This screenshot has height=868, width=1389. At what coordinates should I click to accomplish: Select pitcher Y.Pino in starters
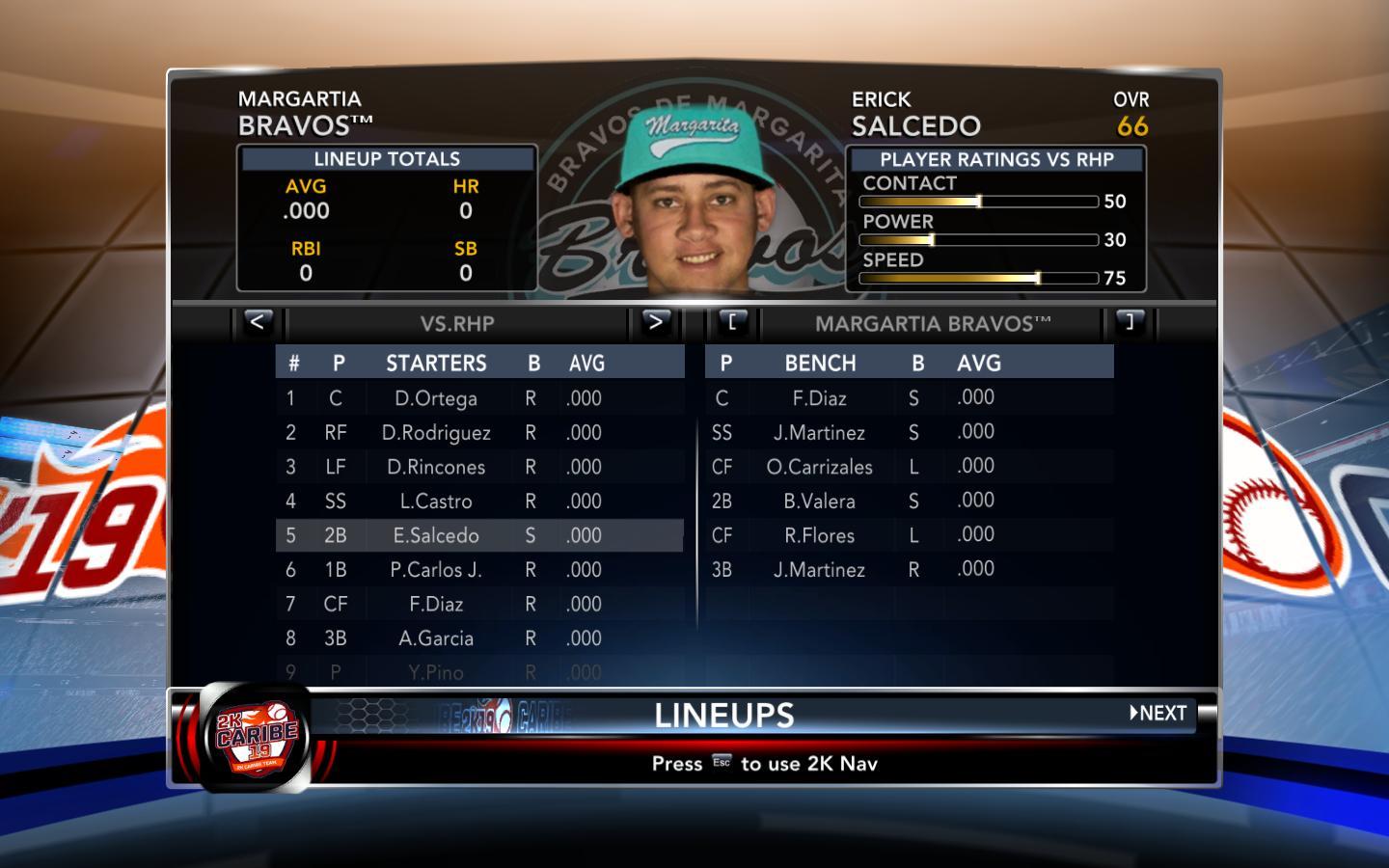click(x=436, y=672)
